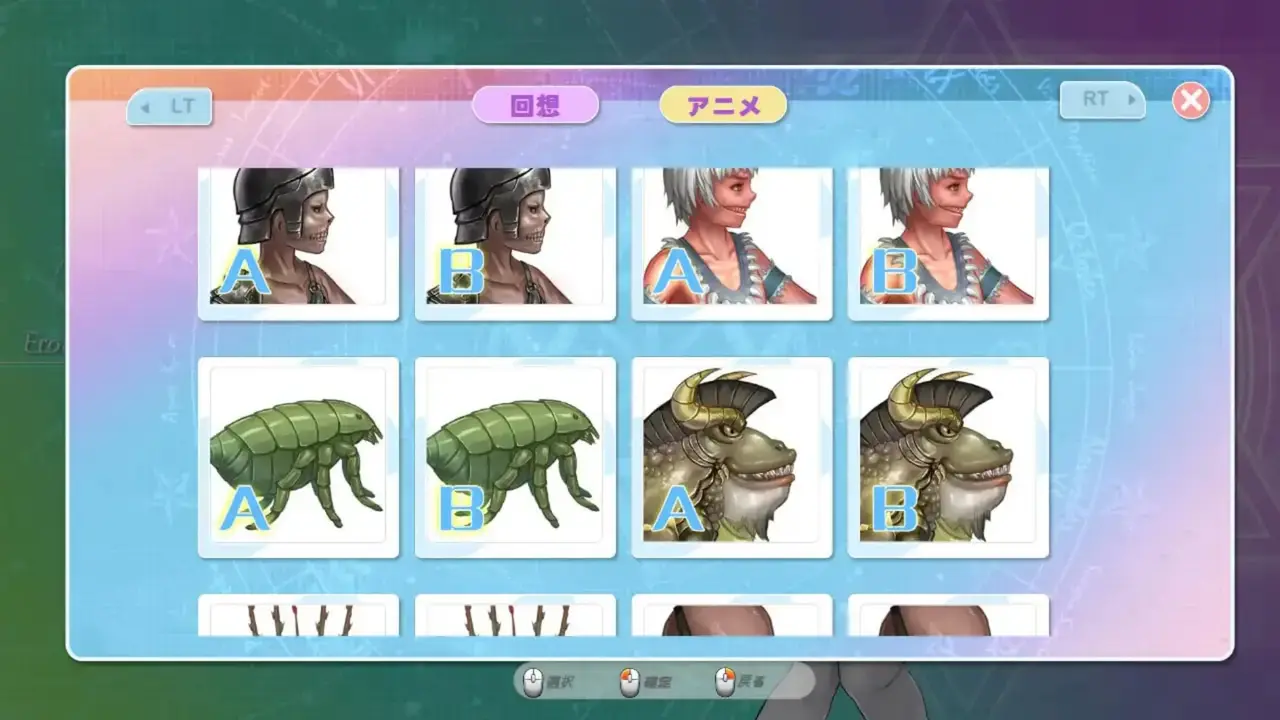This screenshot has height=720, width=1280.
Task: Select white-haired warrior thumbnail B
Action: [948, 242]
